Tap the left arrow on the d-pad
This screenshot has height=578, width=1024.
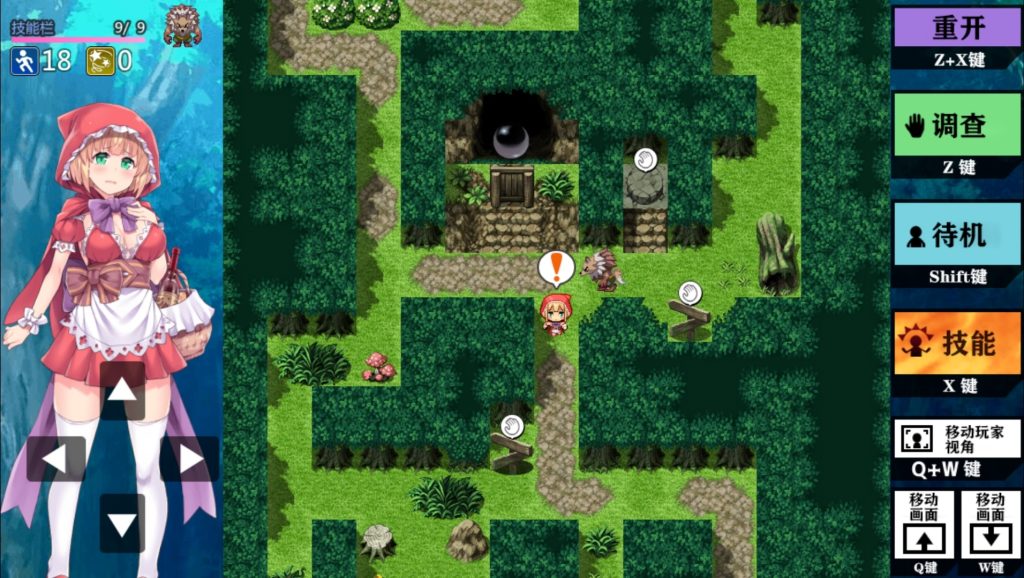tap(56, 459)
